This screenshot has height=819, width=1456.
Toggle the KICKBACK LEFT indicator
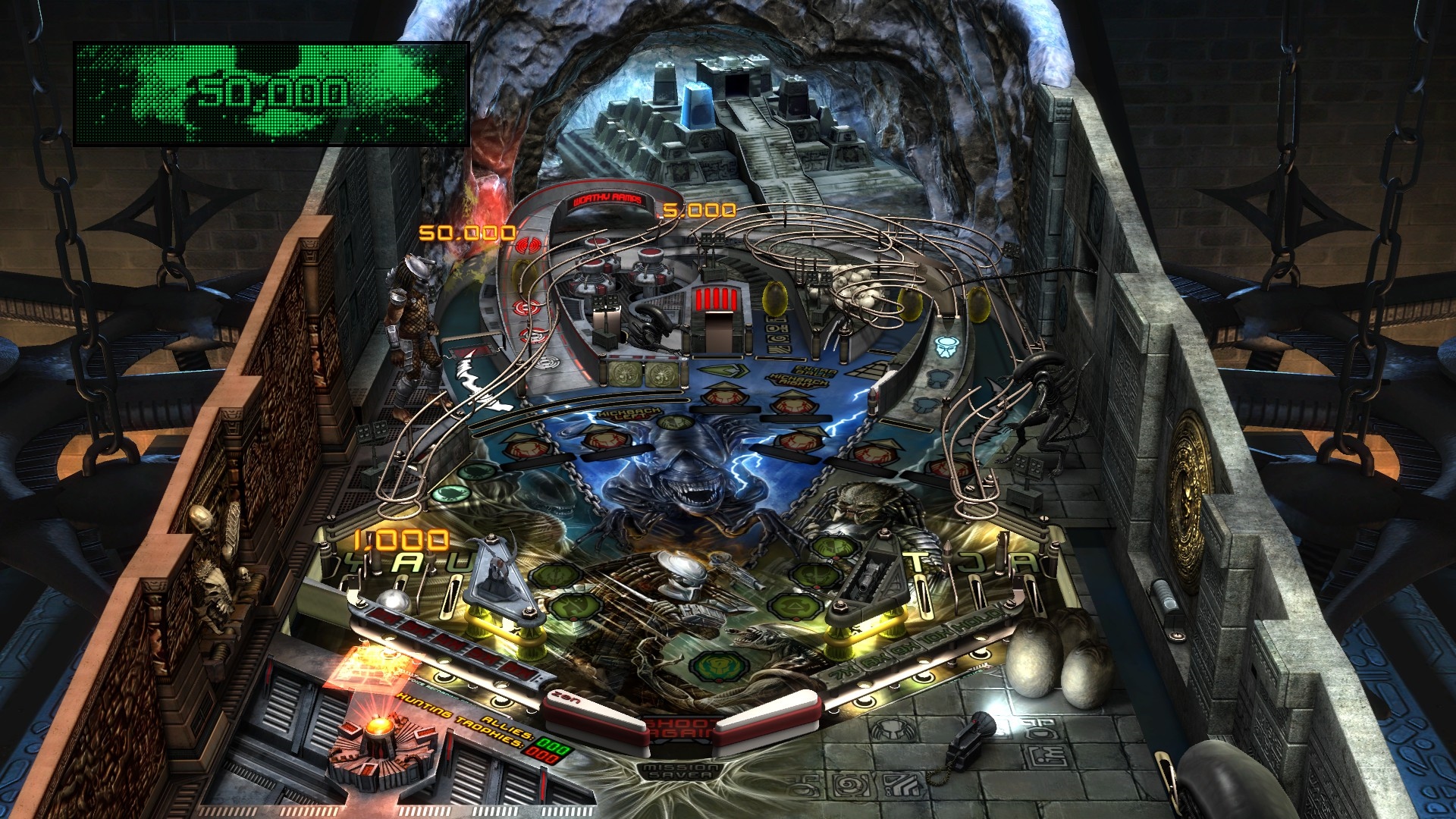click(x=626, y=413)
